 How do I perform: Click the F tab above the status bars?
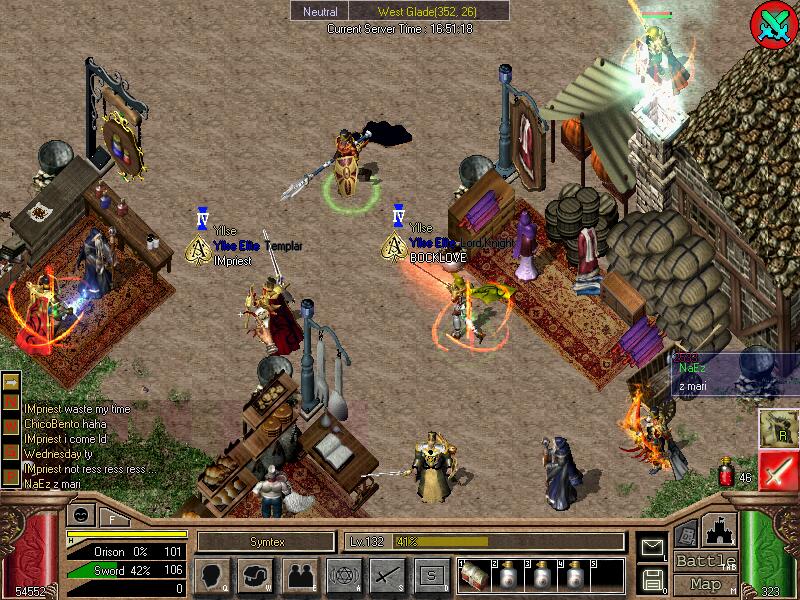(112, 517)
